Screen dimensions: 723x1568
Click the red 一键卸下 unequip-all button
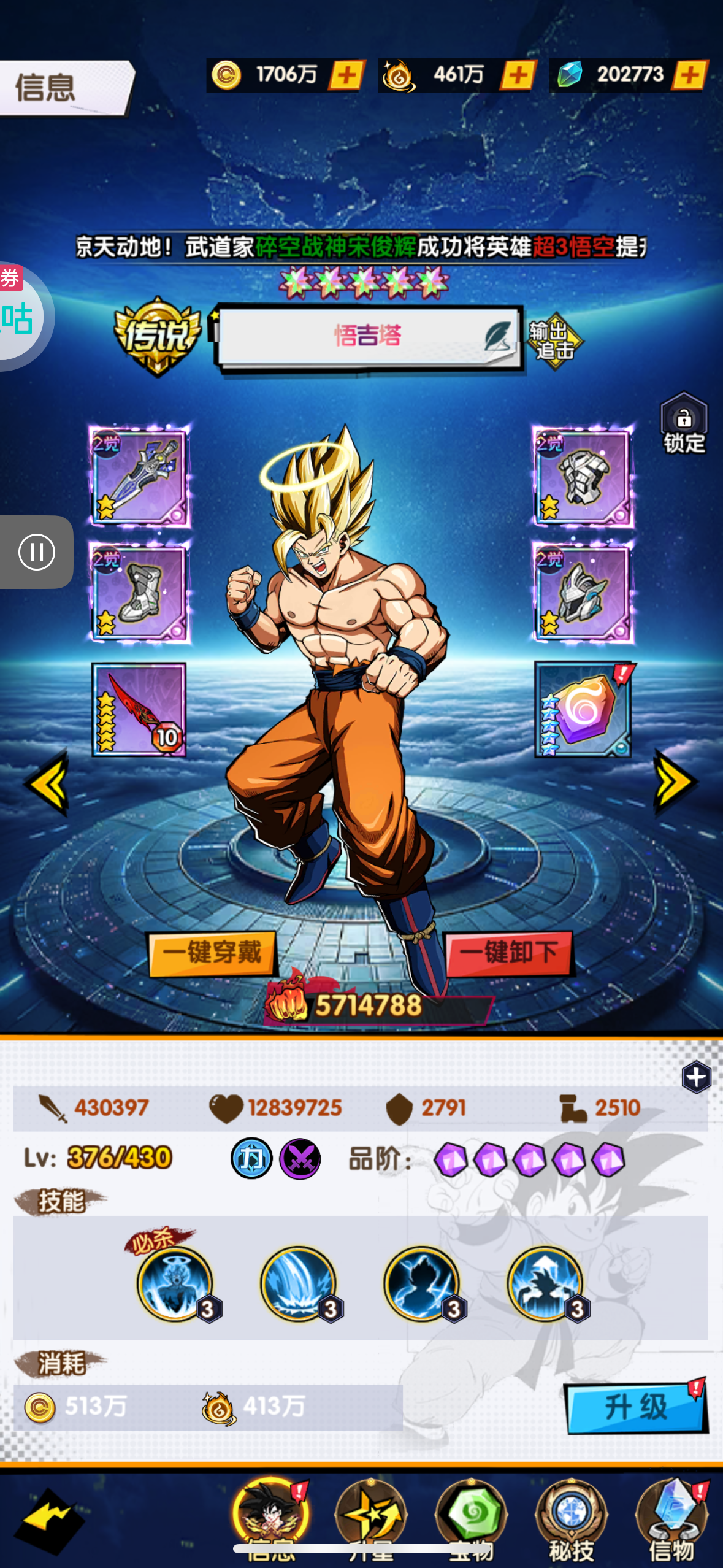(x=508, y=953)
